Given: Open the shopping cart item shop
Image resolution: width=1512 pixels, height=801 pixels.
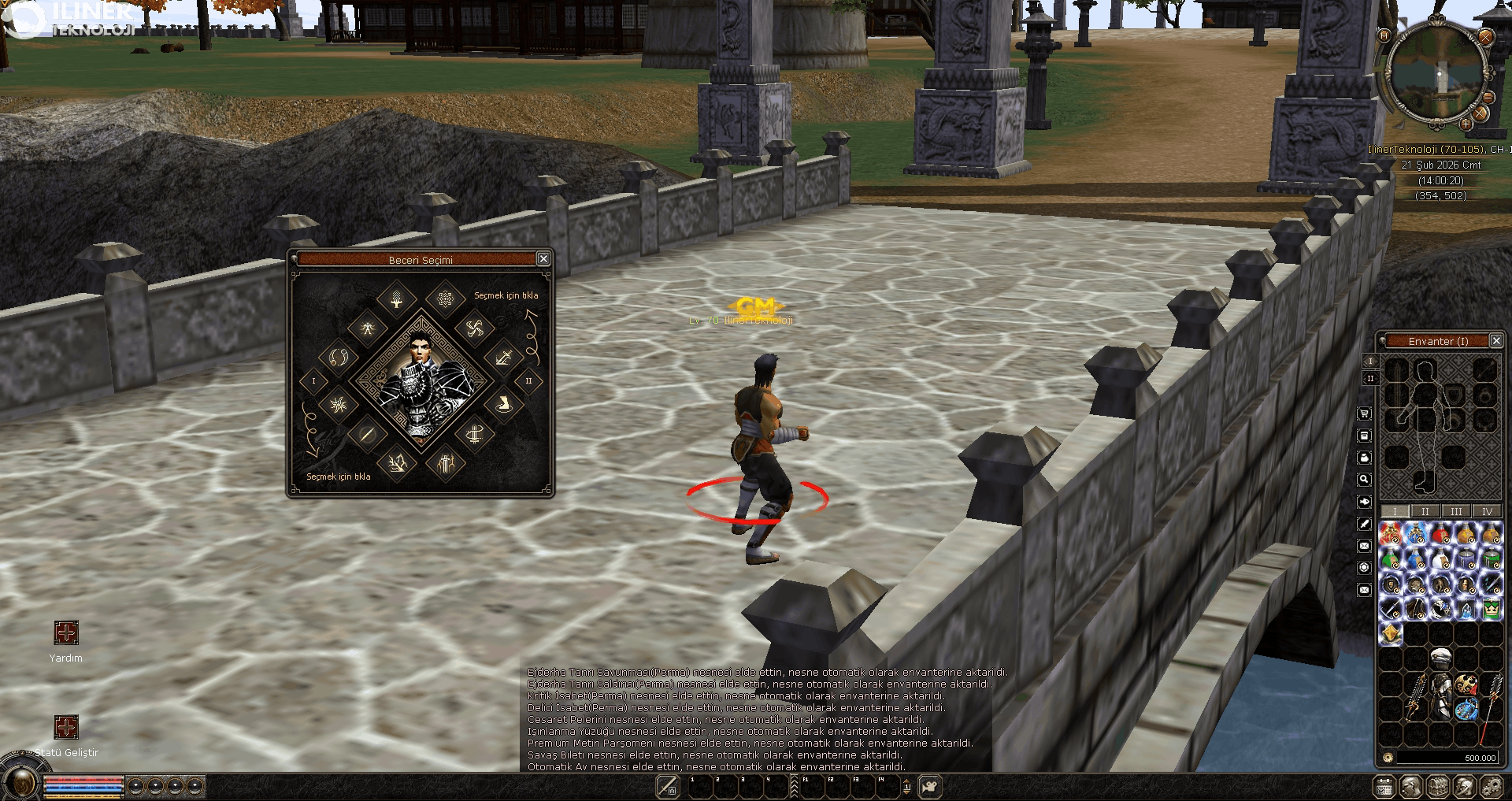Looking at the screenshot, I should 1365,413.
